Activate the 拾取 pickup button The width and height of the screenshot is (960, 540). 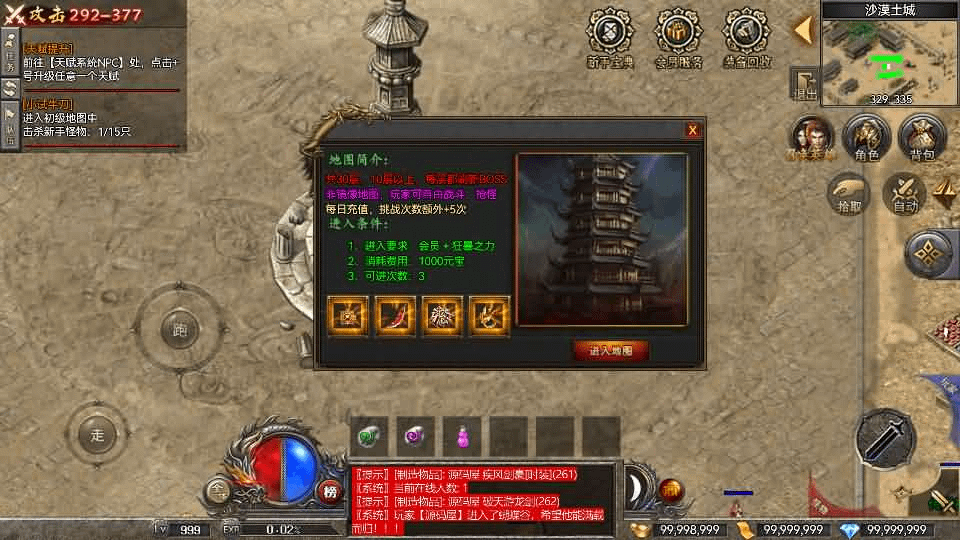click(x=849, y=194)
